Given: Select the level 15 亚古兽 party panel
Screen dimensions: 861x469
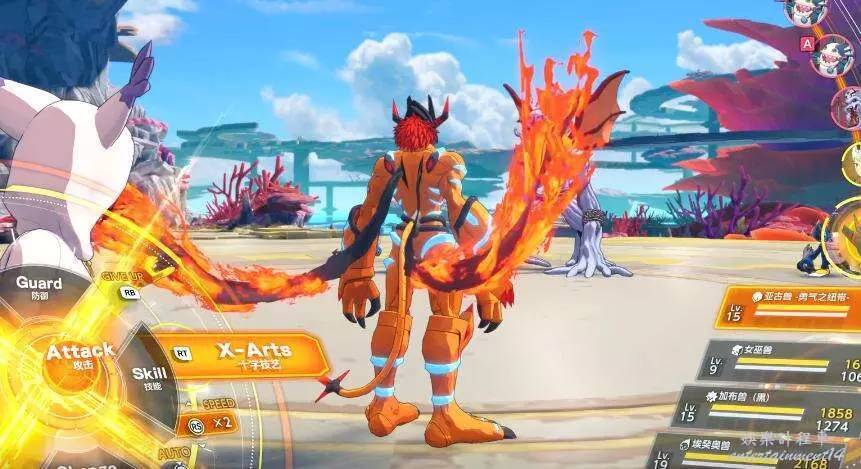Looking at the screenshot, I should pyautogui.click(x=790, y=308).
